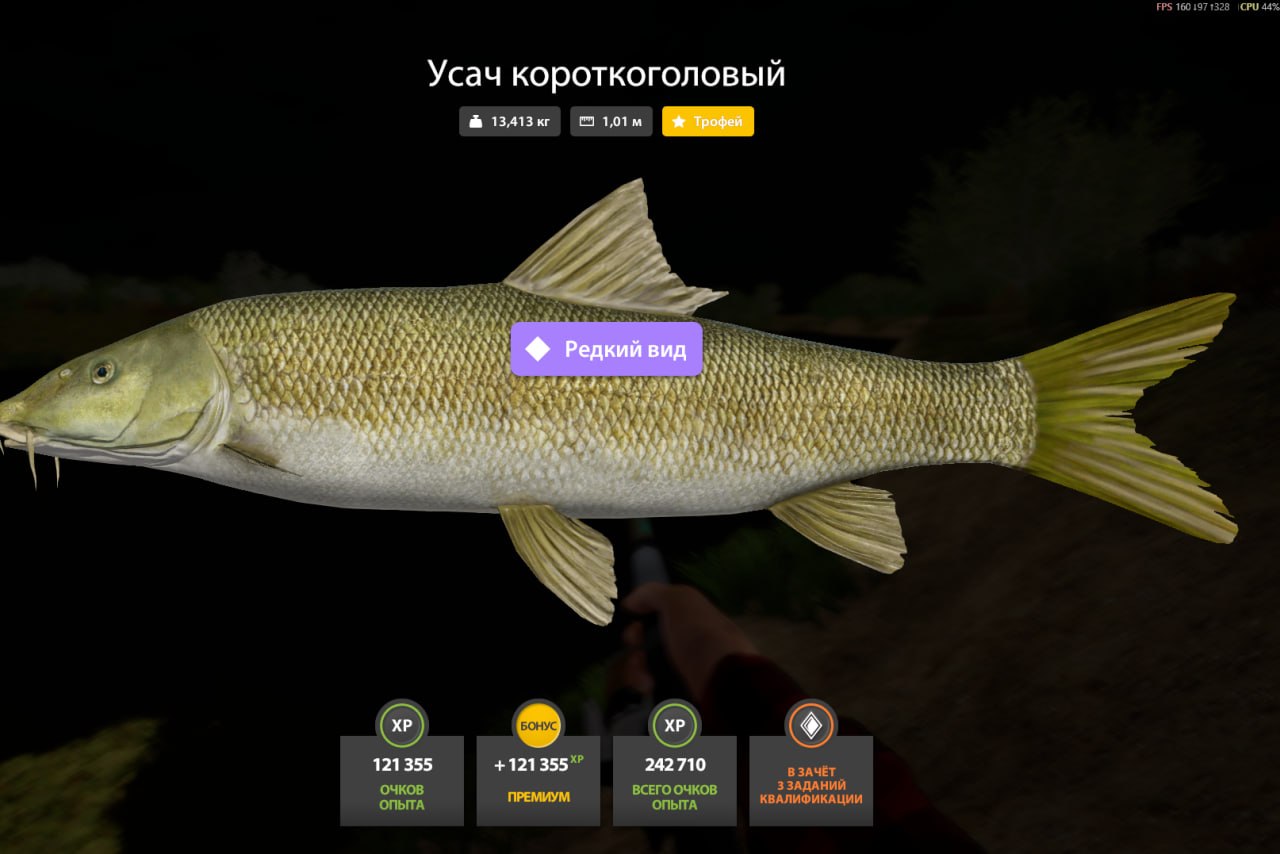The height and width of the screenshot is (854, 1280).
Task: Click the ПРЕМИУМ label under the bonus XP
Action: pos(538,797)
